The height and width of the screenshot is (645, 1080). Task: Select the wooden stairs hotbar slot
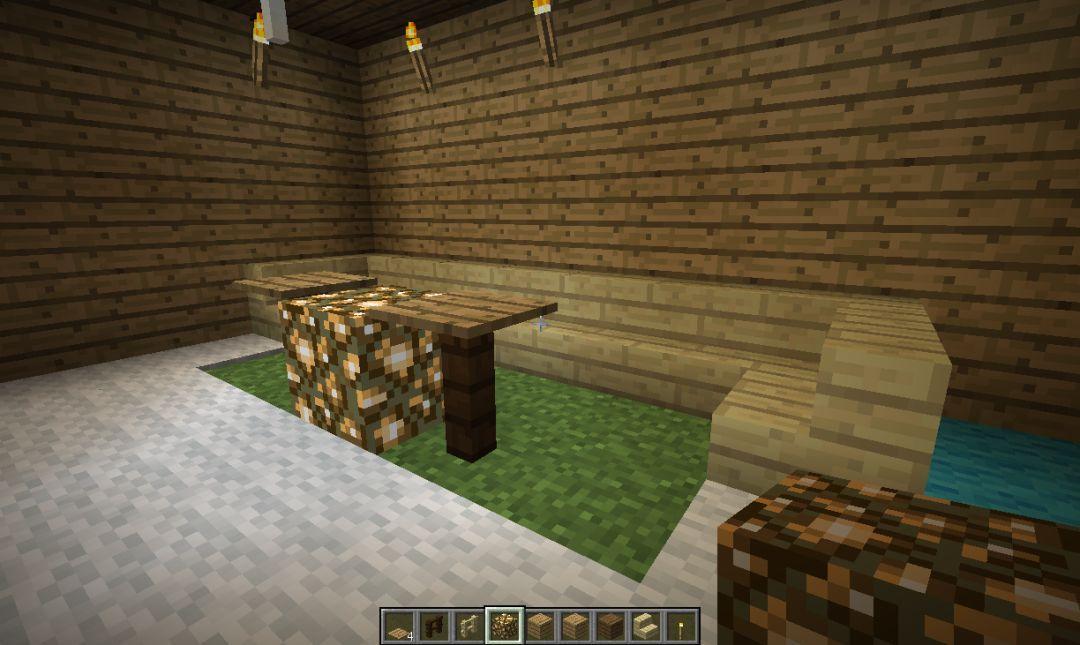645,626
